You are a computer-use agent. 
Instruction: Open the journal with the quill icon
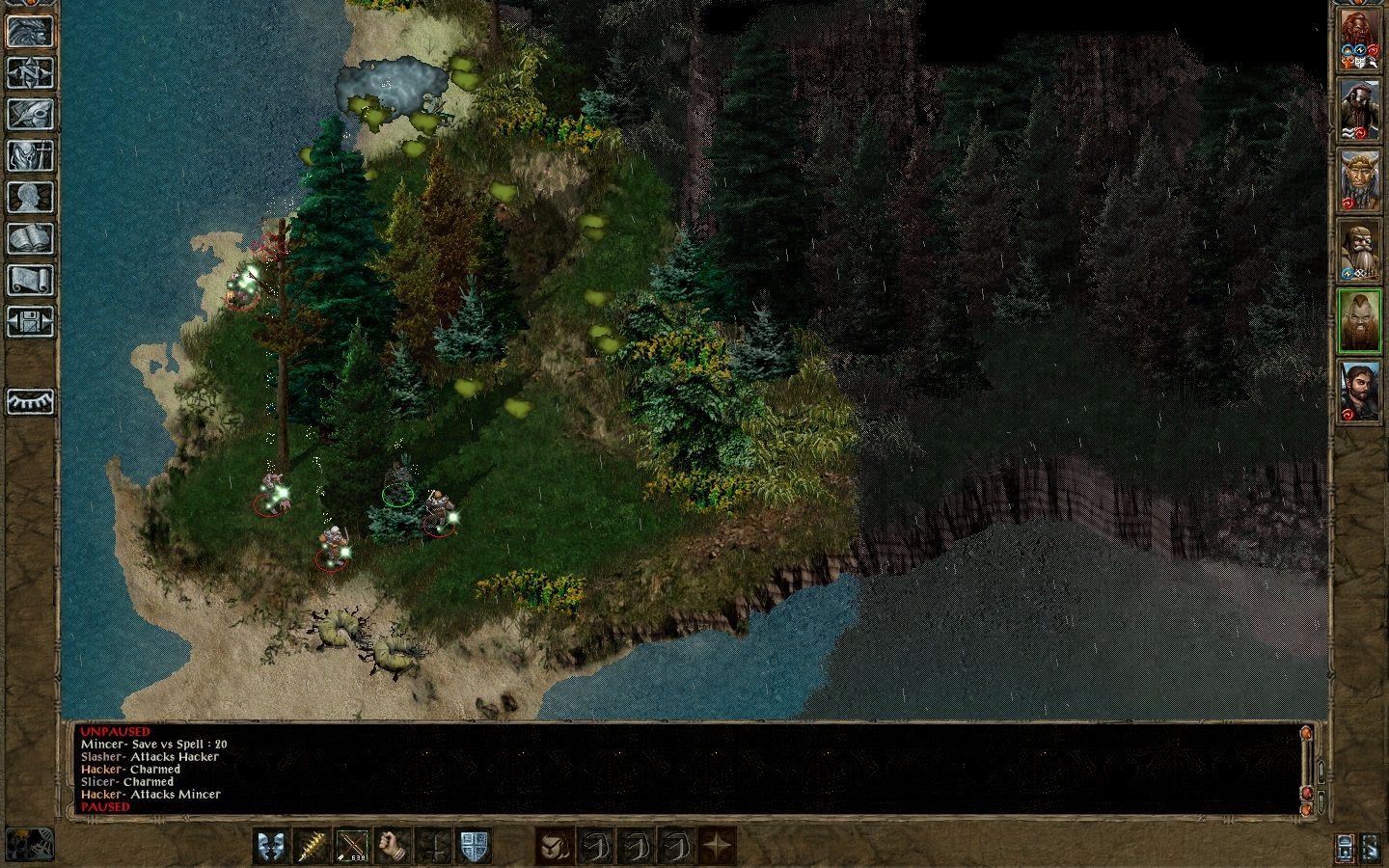[x=30, y=113]
